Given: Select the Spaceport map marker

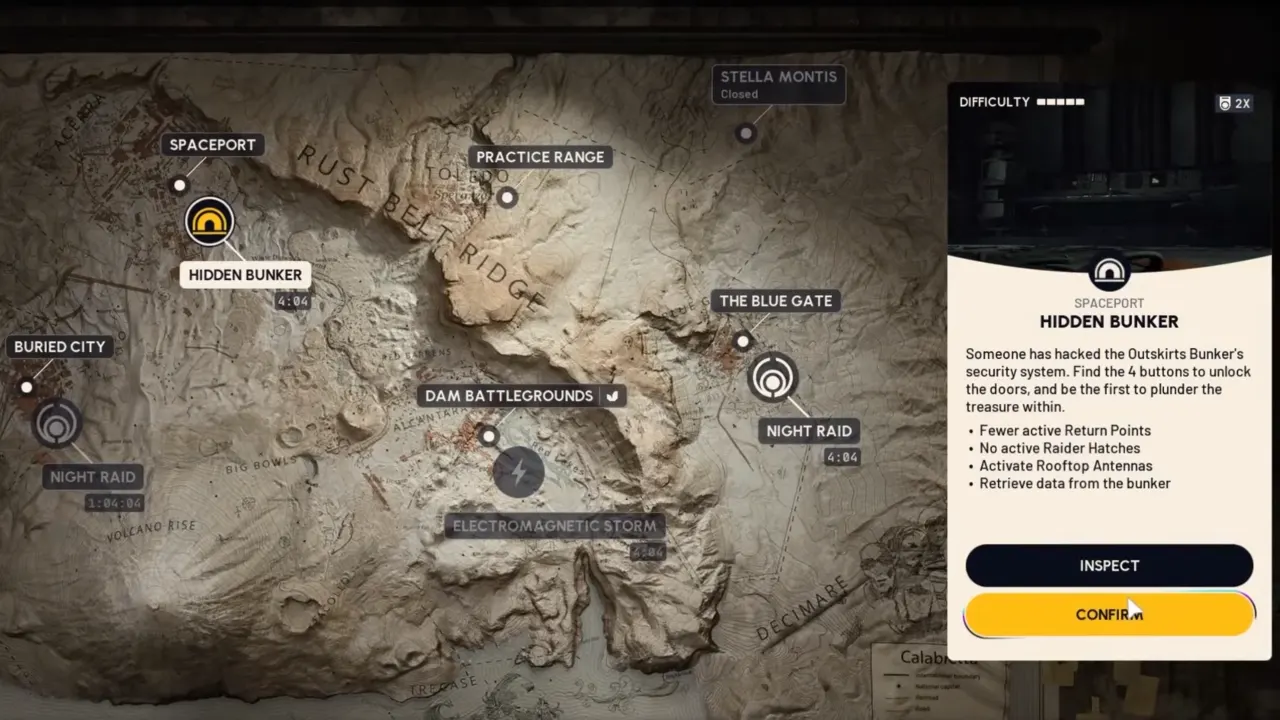Looking at the screenshot, I should (x=179, y=184).
